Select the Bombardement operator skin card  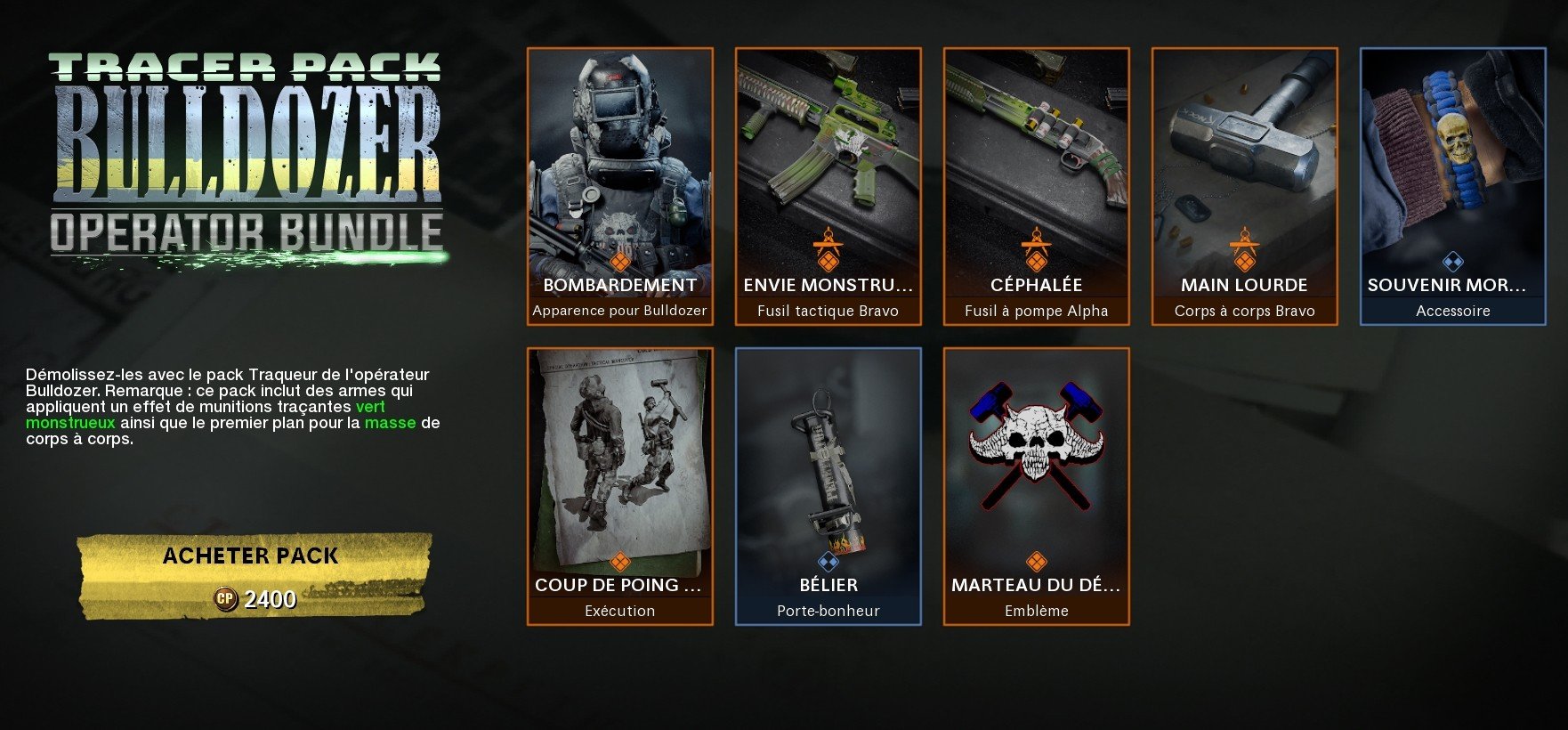tap(619, 186)
